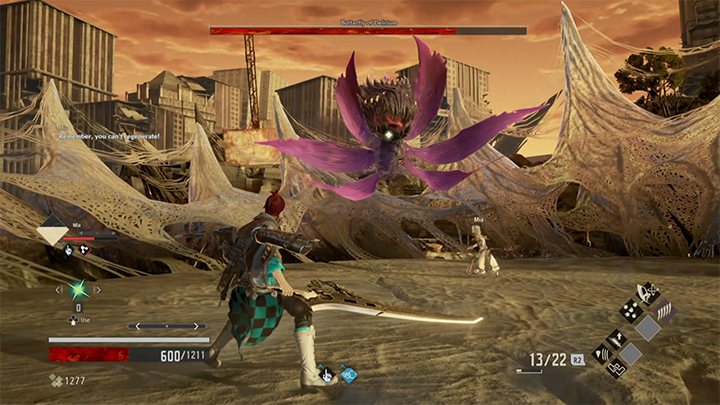Use the sword with up-arrow gift

(617, 340)
